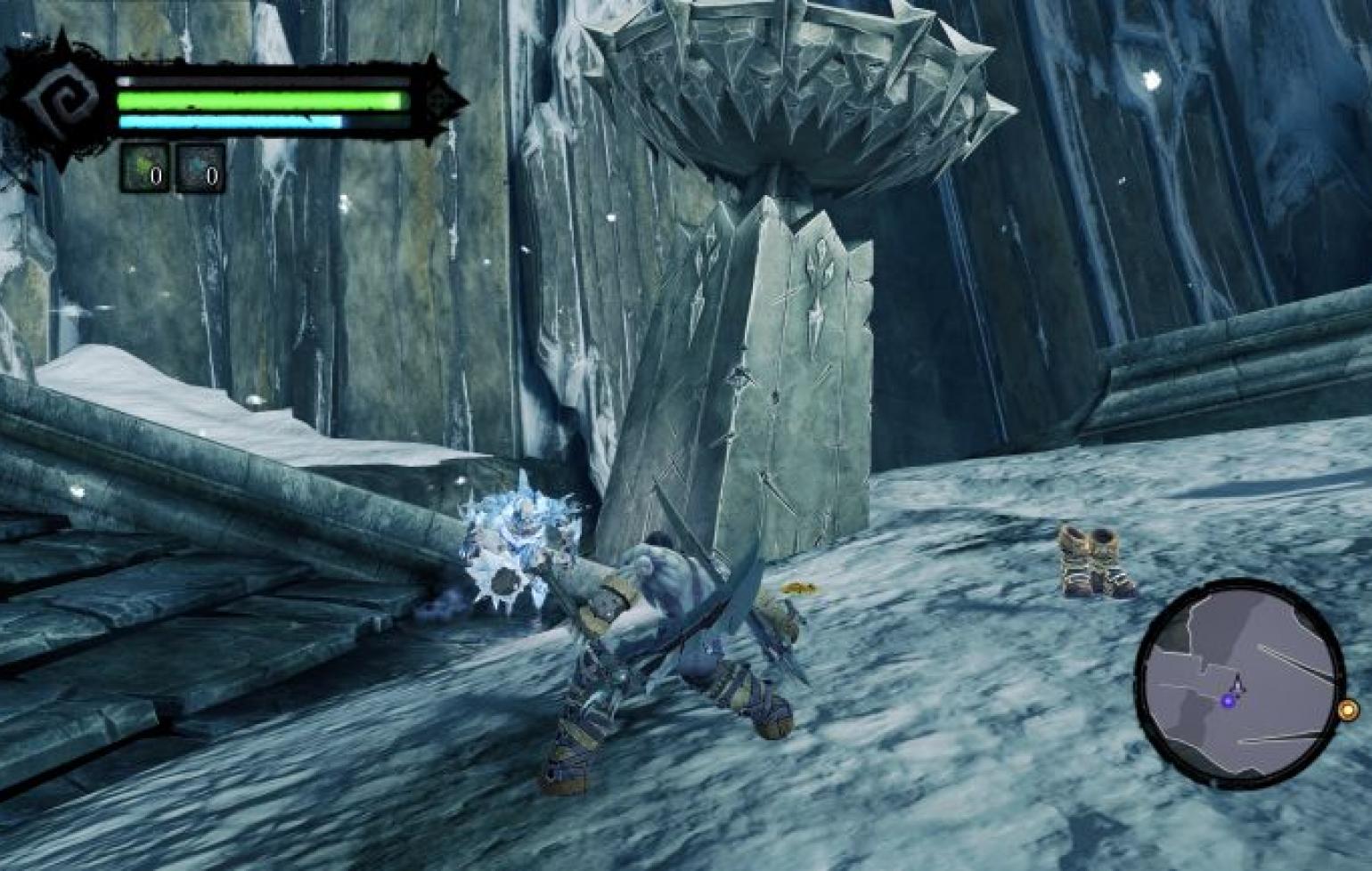
Task: Select the blue potion slot
Action: [x=200, y=167]
